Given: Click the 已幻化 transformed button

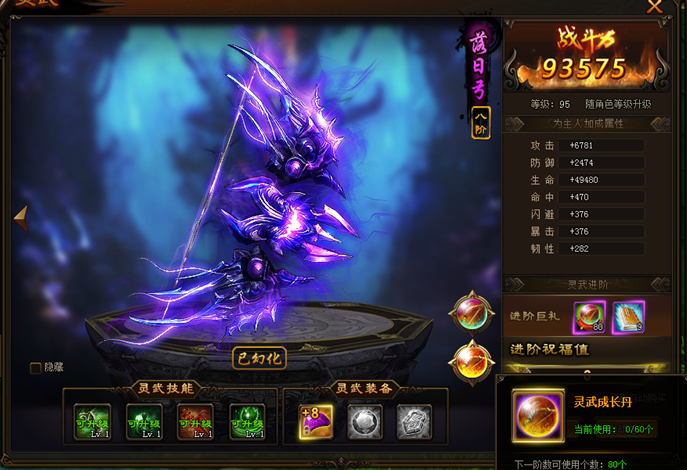Looking at the screenshot, I should [259, 358].
